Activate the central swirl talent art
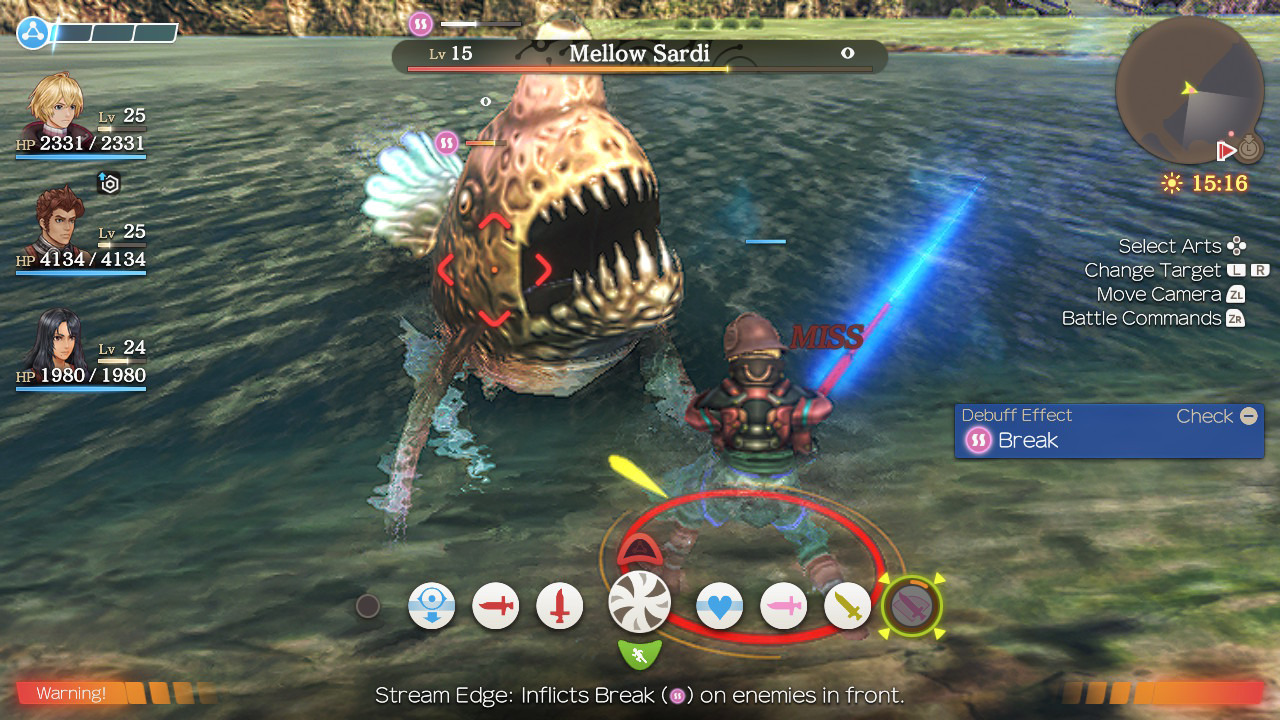The image size is (1280, 720). point(639,601)
